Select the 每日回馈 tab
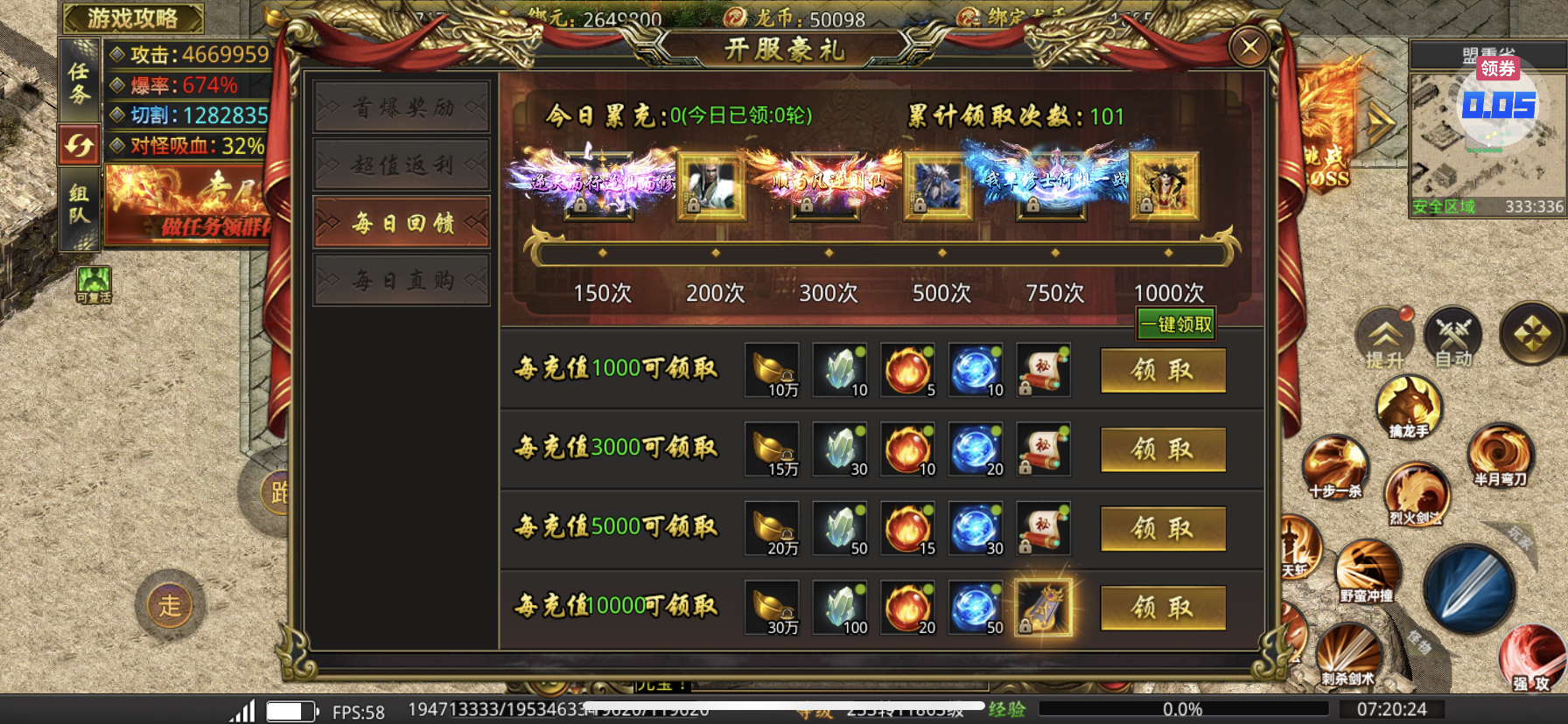 [x=402, y=223]
